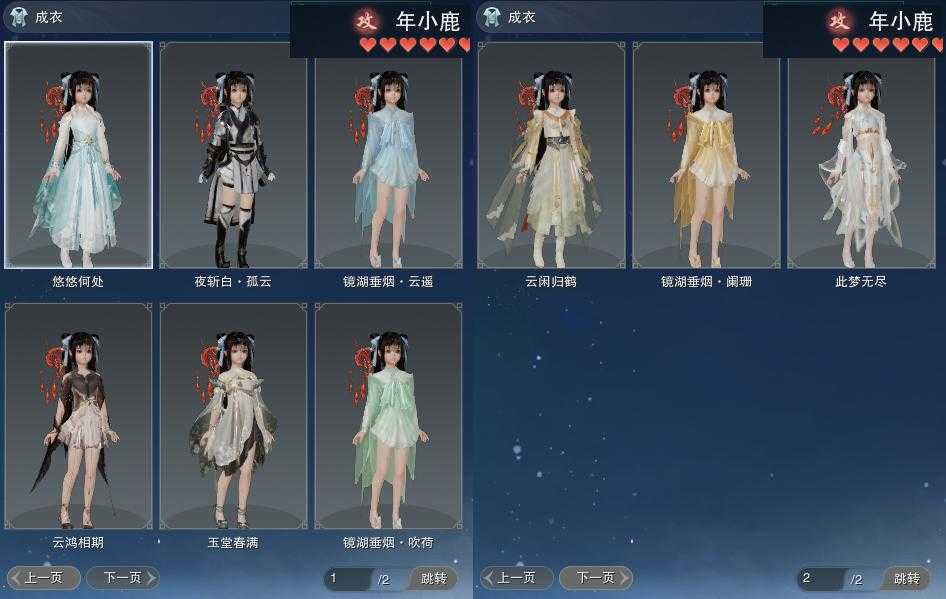Screen dimensions: 946x599
Task: Click 上一页 in the page 2/2 panel
Action: tap(517, 578)
